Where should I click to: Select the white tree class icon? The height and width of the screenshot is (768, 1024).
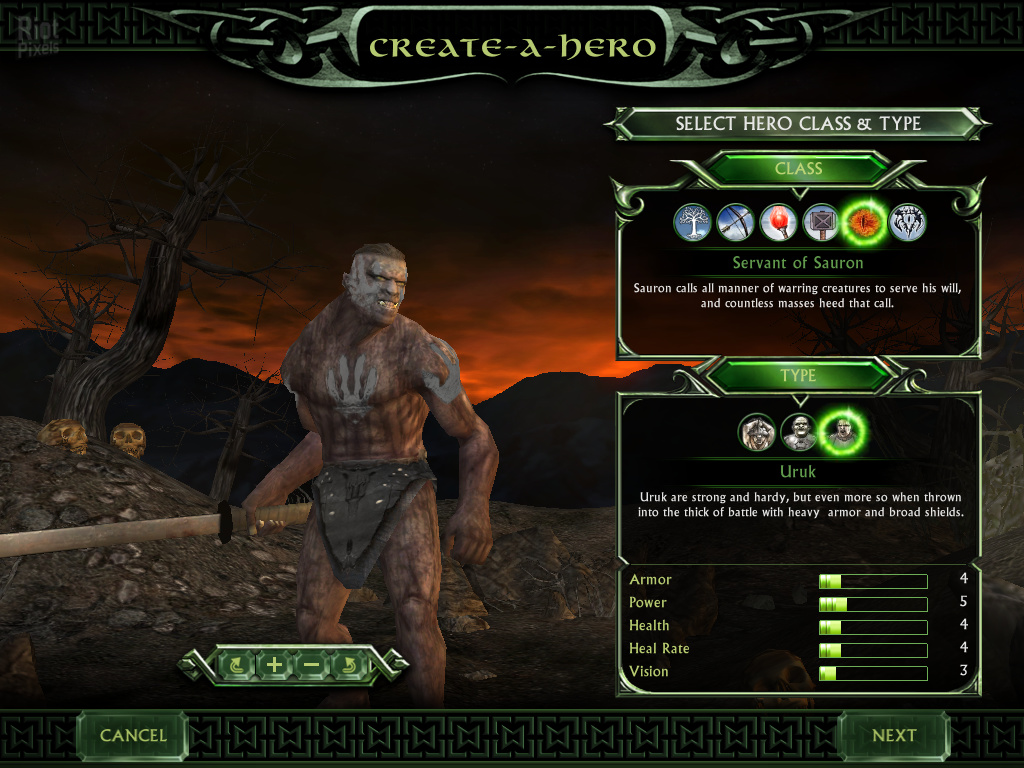[692, 223]
